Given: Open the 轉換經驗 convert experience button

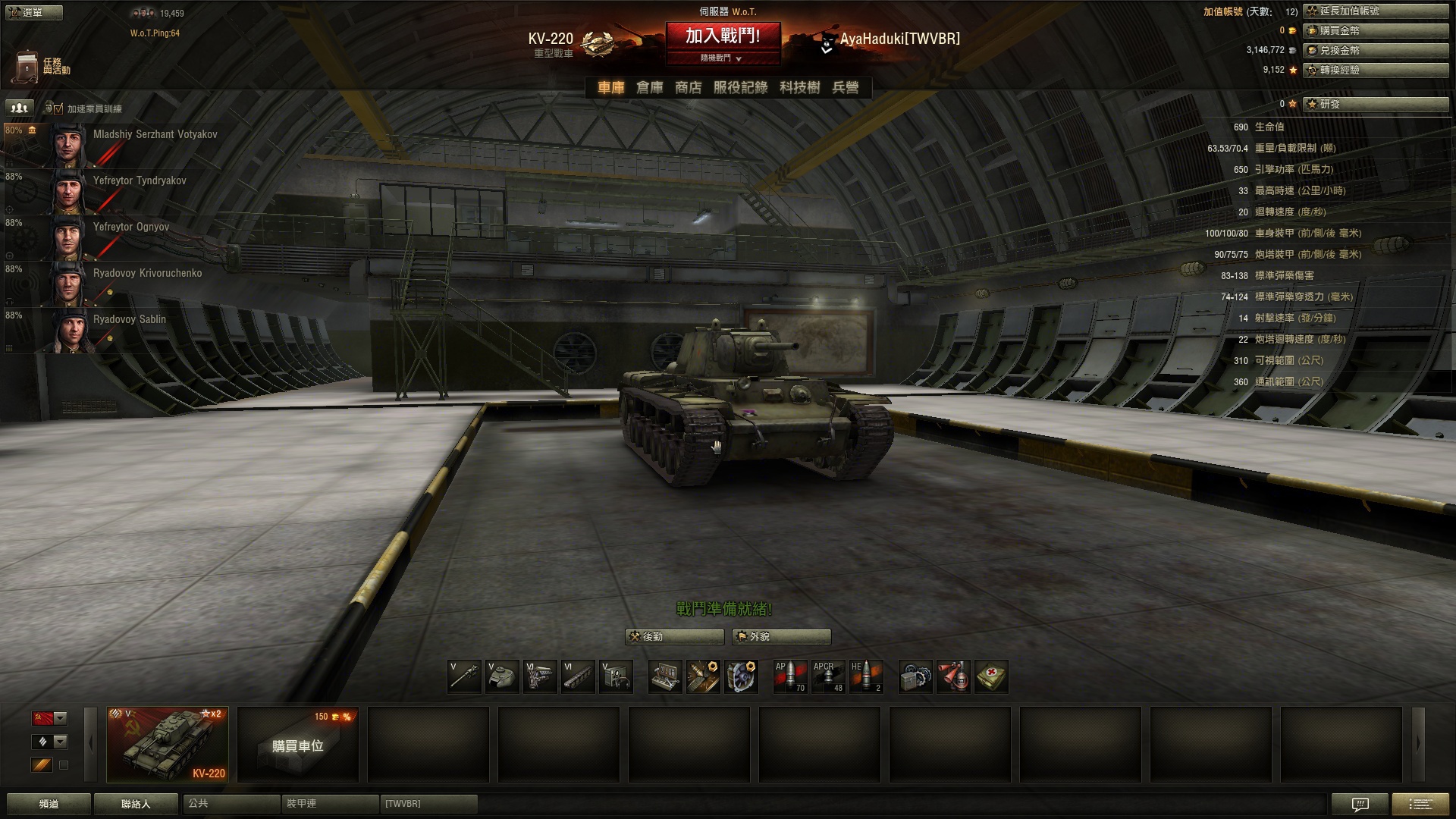Looking at the screenshot, I should [x=1376, y=70].
